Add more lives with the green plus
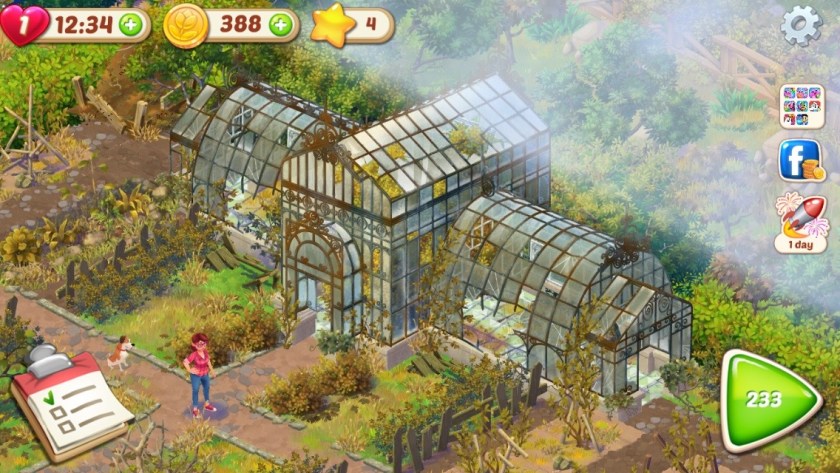Screen dimensions: 840x473 130,25
